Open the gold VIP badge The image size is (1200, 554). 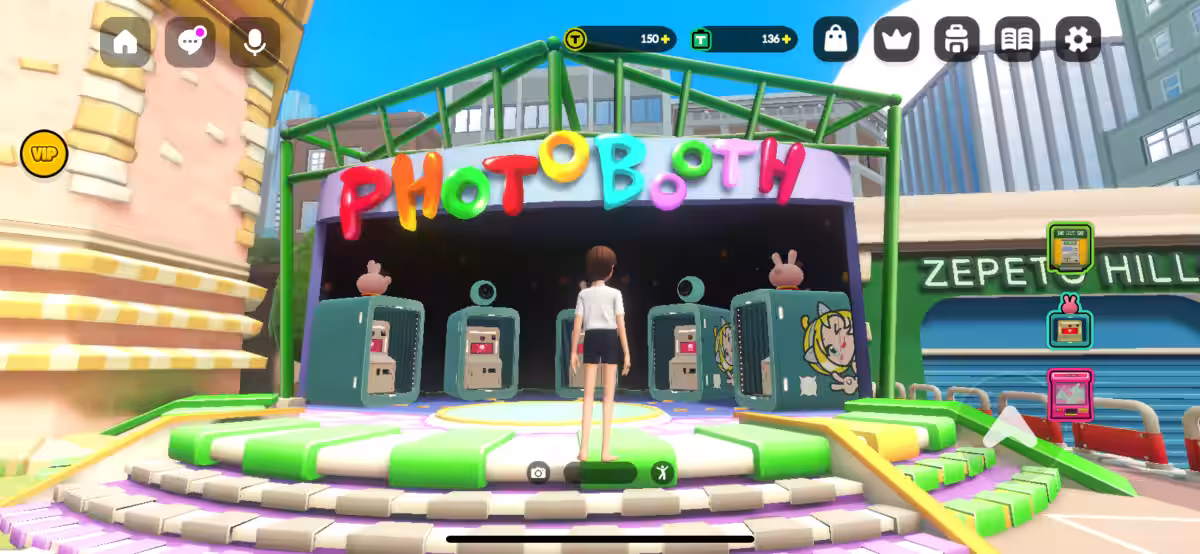(x=44, y=154)
